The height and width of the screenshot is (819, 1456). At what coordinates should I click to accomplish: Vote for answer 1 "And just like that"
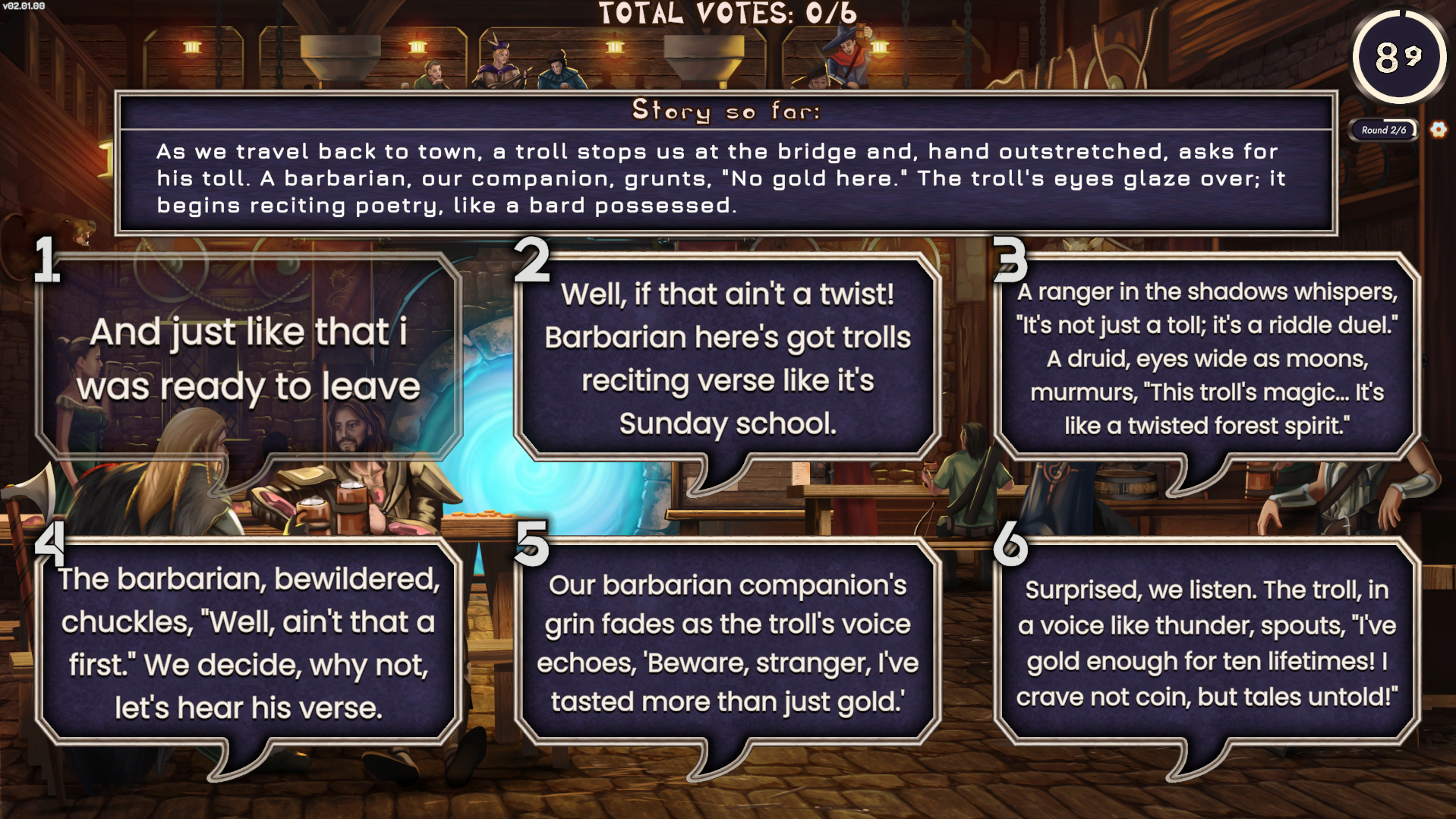pos(248,358)
